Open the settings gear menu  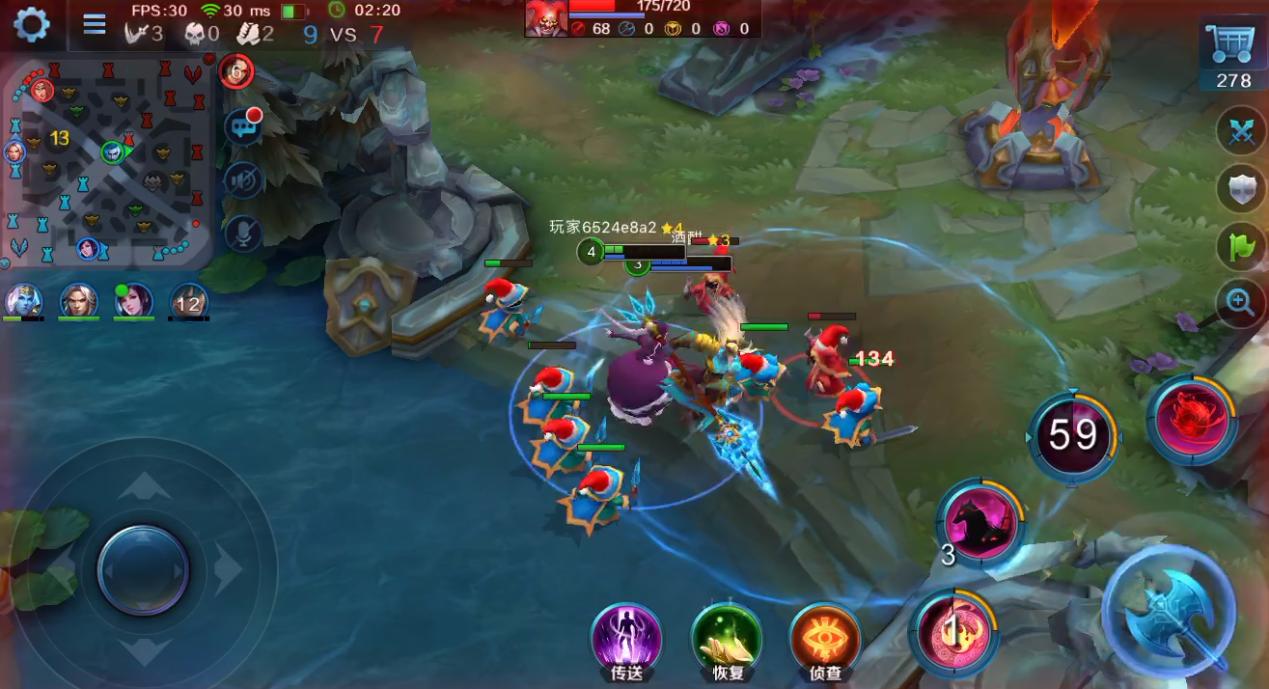tap(31, 25)
